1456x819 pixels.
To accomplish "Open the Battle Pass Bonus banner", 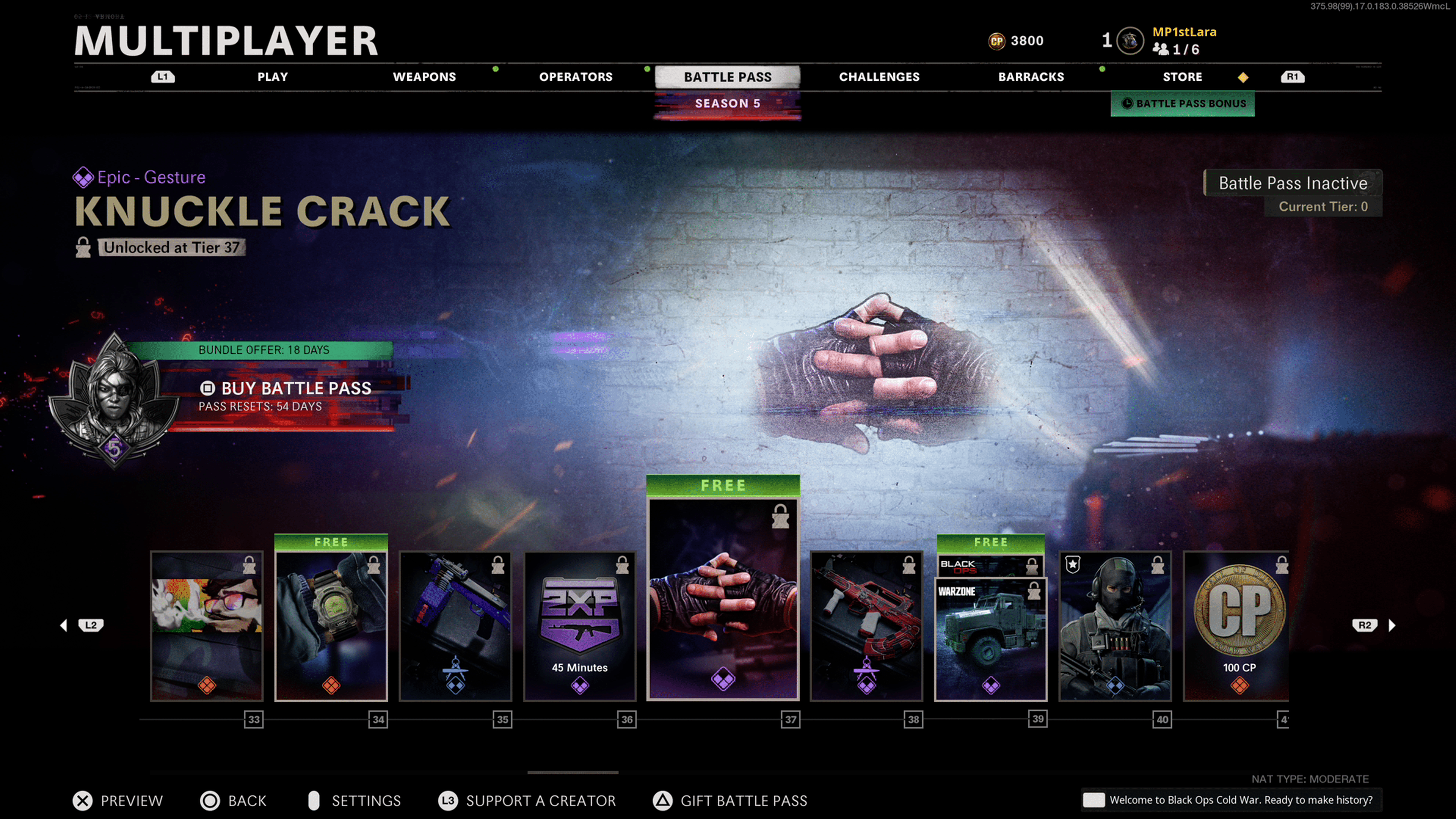I will [x=1183, y=104].
